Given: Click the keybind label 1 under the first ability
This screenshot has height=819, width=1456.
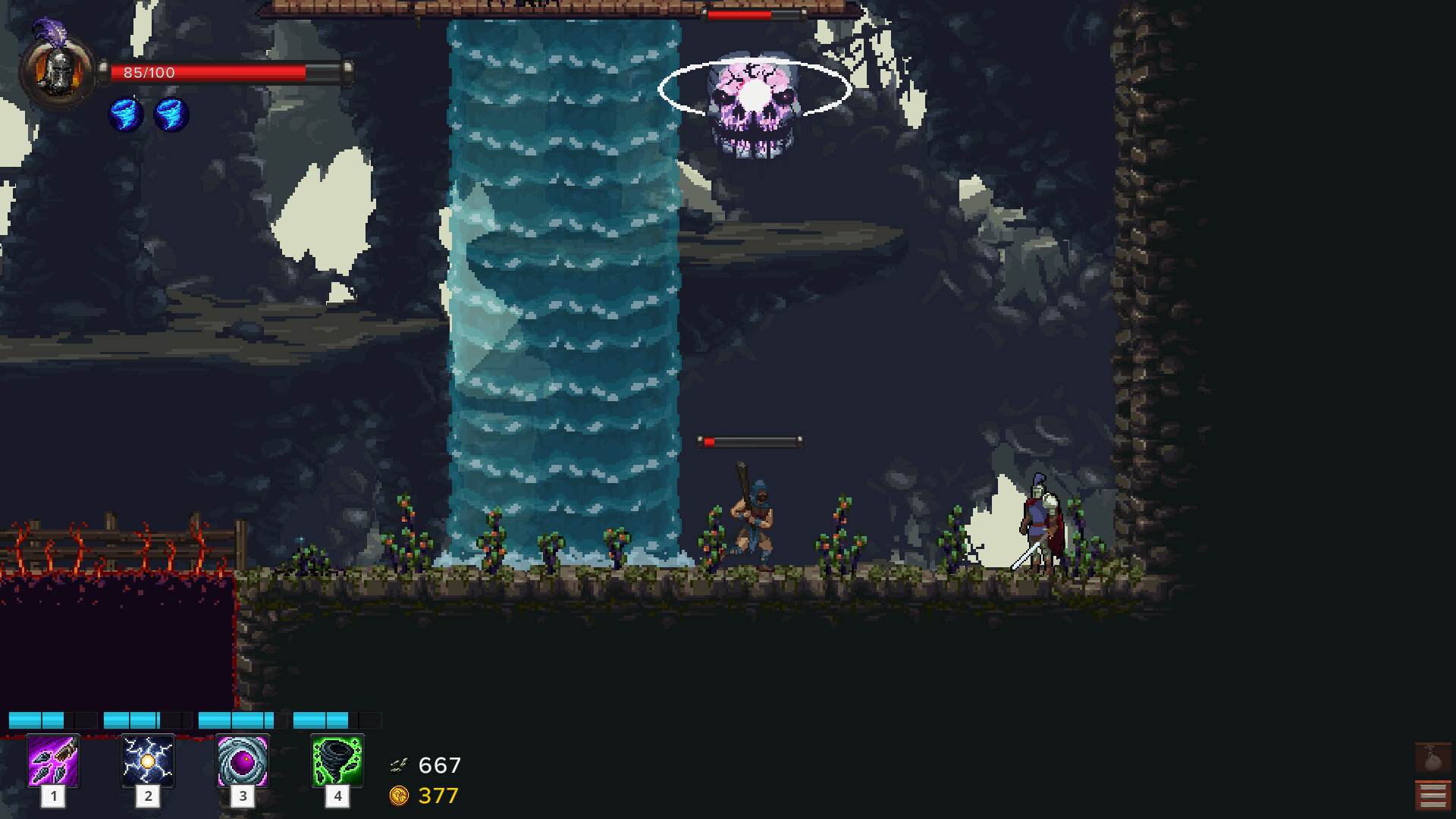Looking at the screenshot, I should 53,797.
